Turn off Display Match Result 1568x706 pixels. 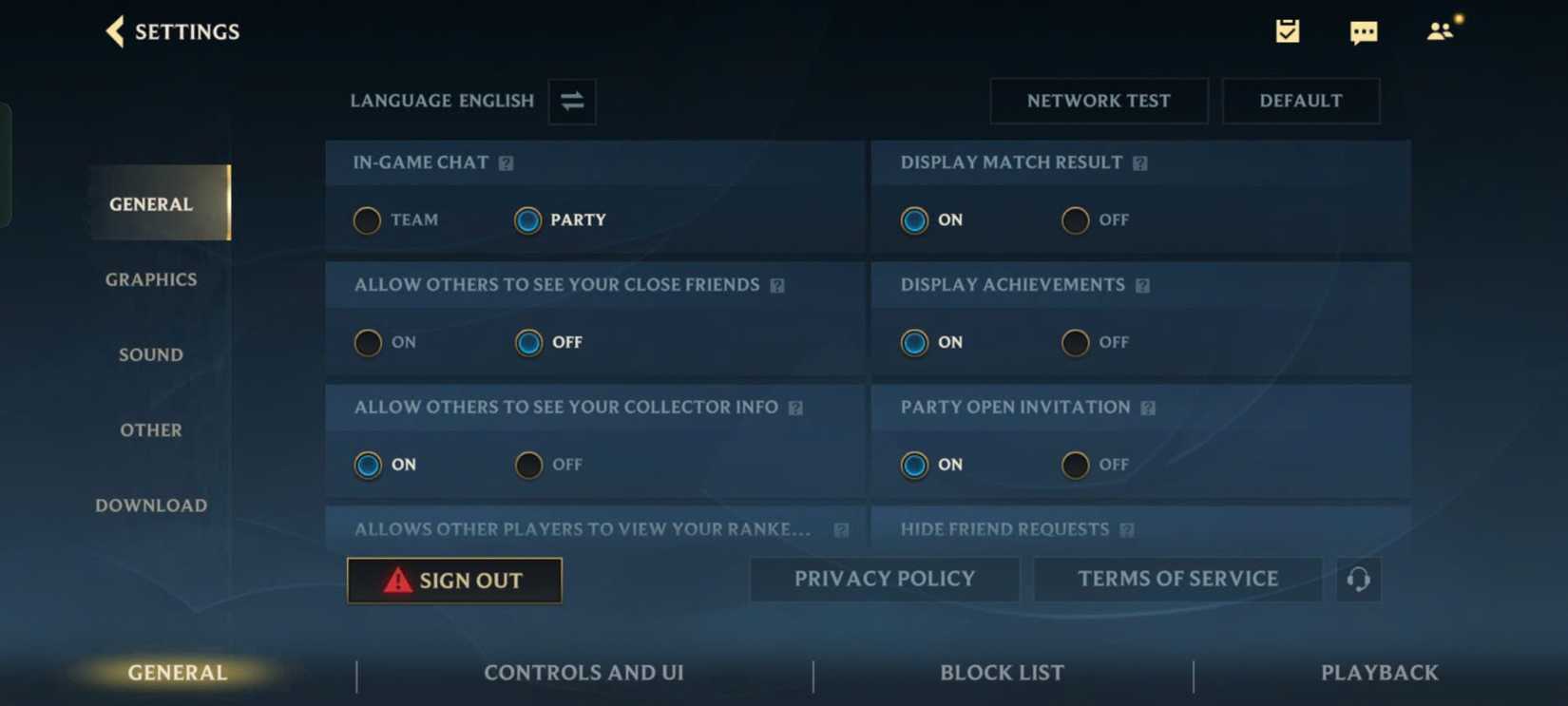[x=1074, y=220]
